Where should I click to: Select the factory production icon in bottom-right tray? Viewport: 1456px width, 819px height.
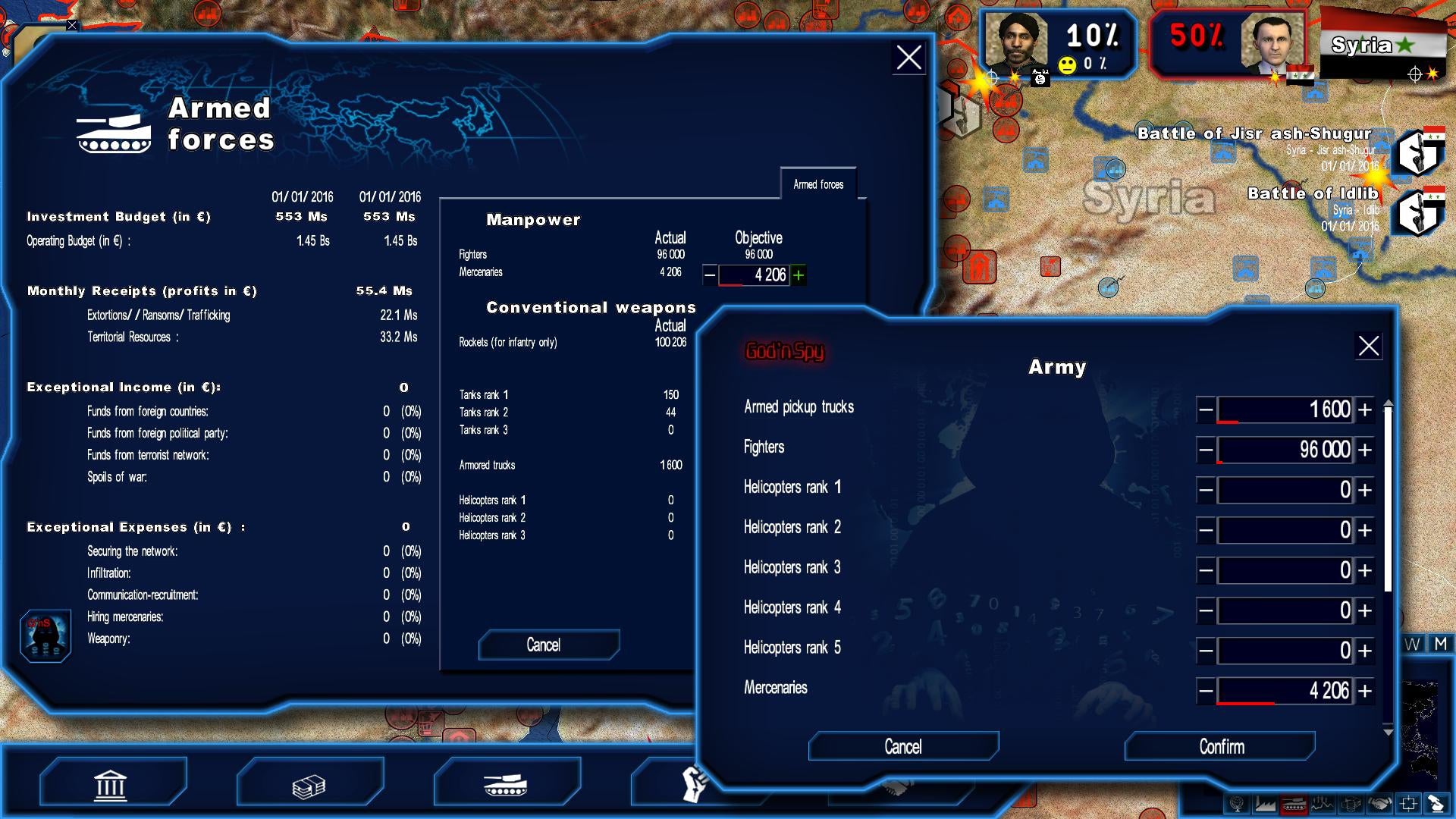[1265, 804]
